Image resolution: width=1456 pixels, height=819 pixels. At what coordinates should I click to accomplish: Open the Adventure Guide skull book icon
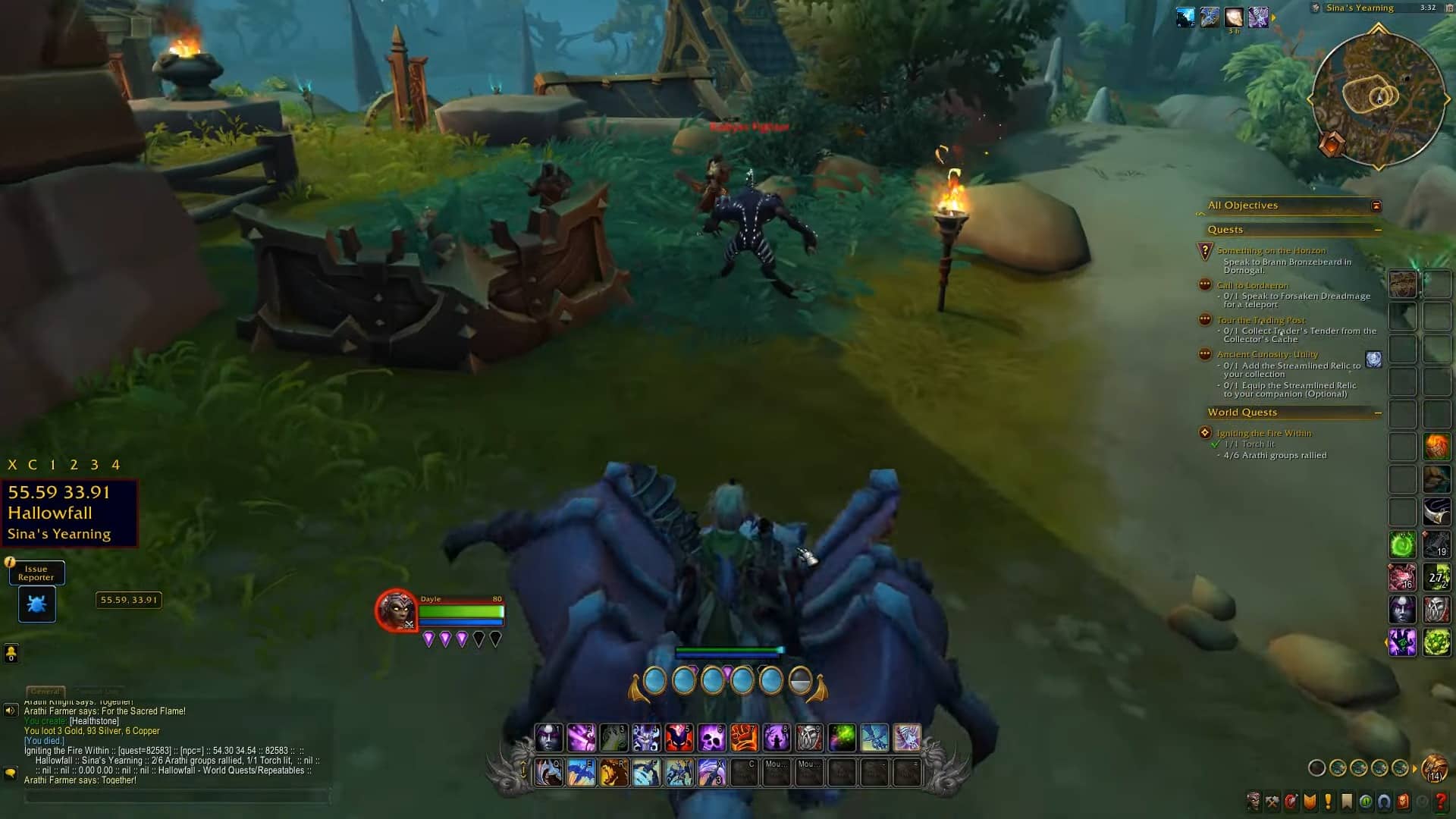coord(1402,802)
